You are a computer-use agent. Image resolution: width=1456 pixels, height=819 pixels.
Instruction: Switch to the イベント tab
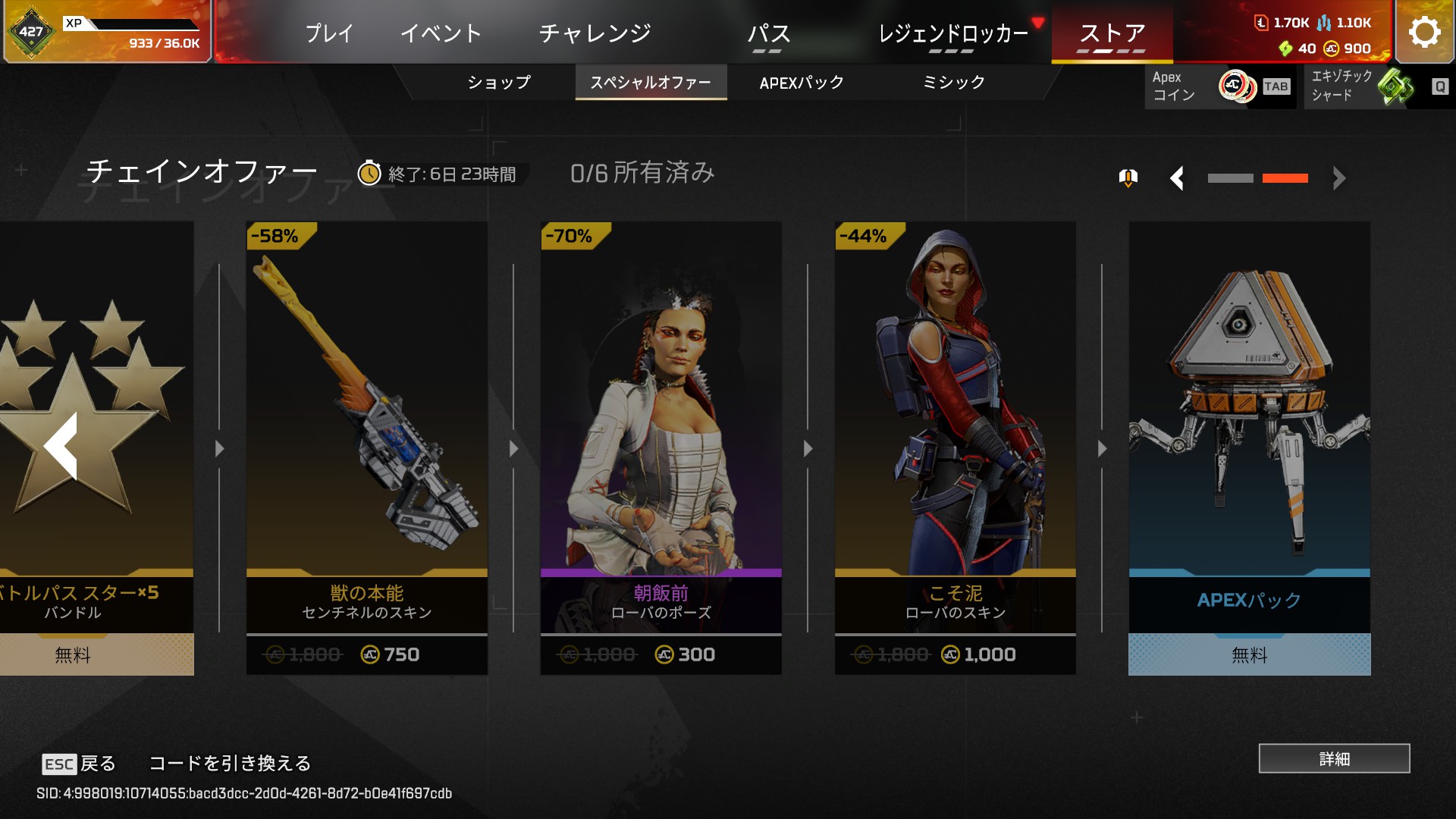click(x=441, y=33)
